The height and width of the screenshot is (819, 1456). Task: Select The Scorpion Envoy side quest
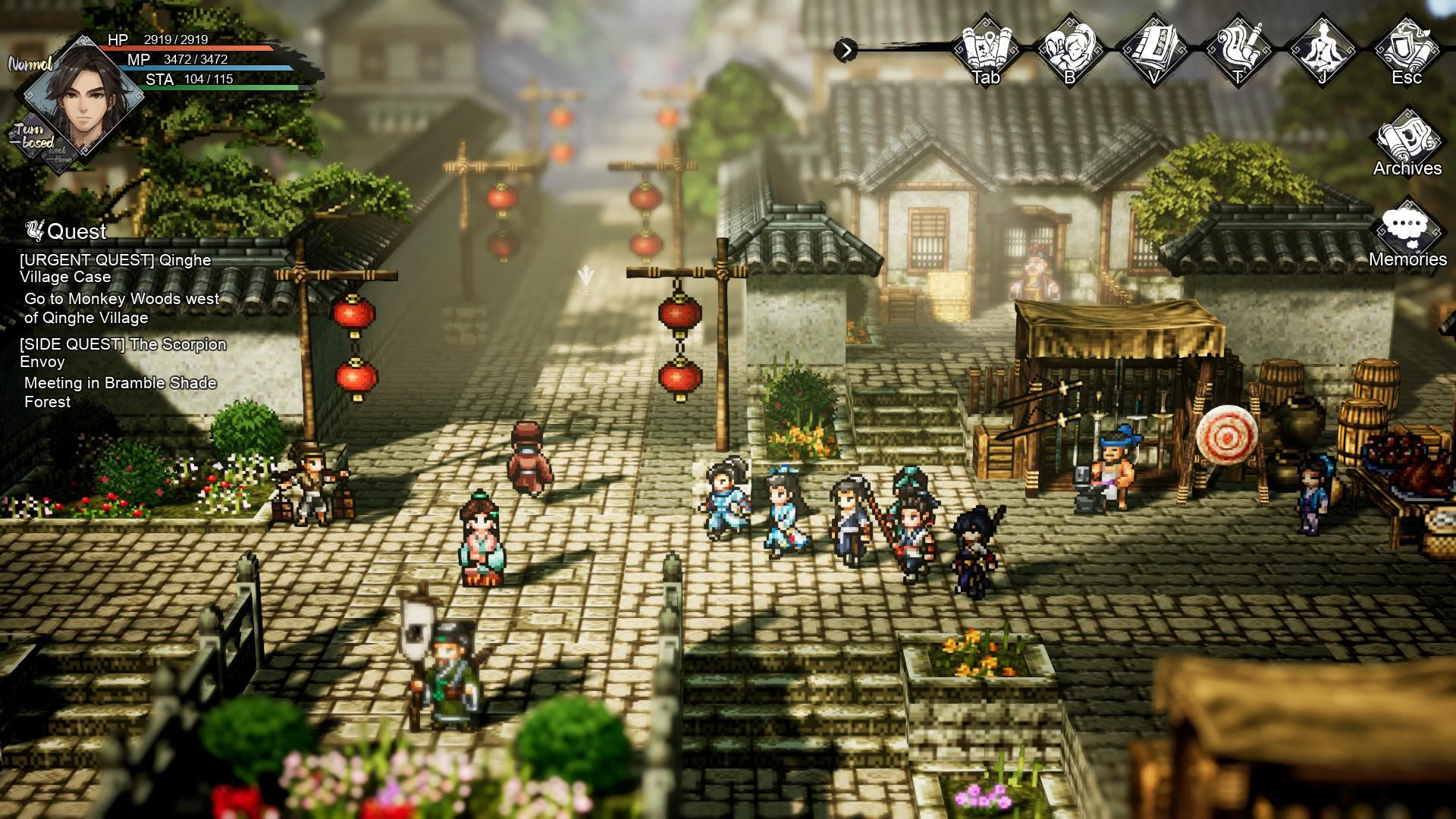(123, 353)
